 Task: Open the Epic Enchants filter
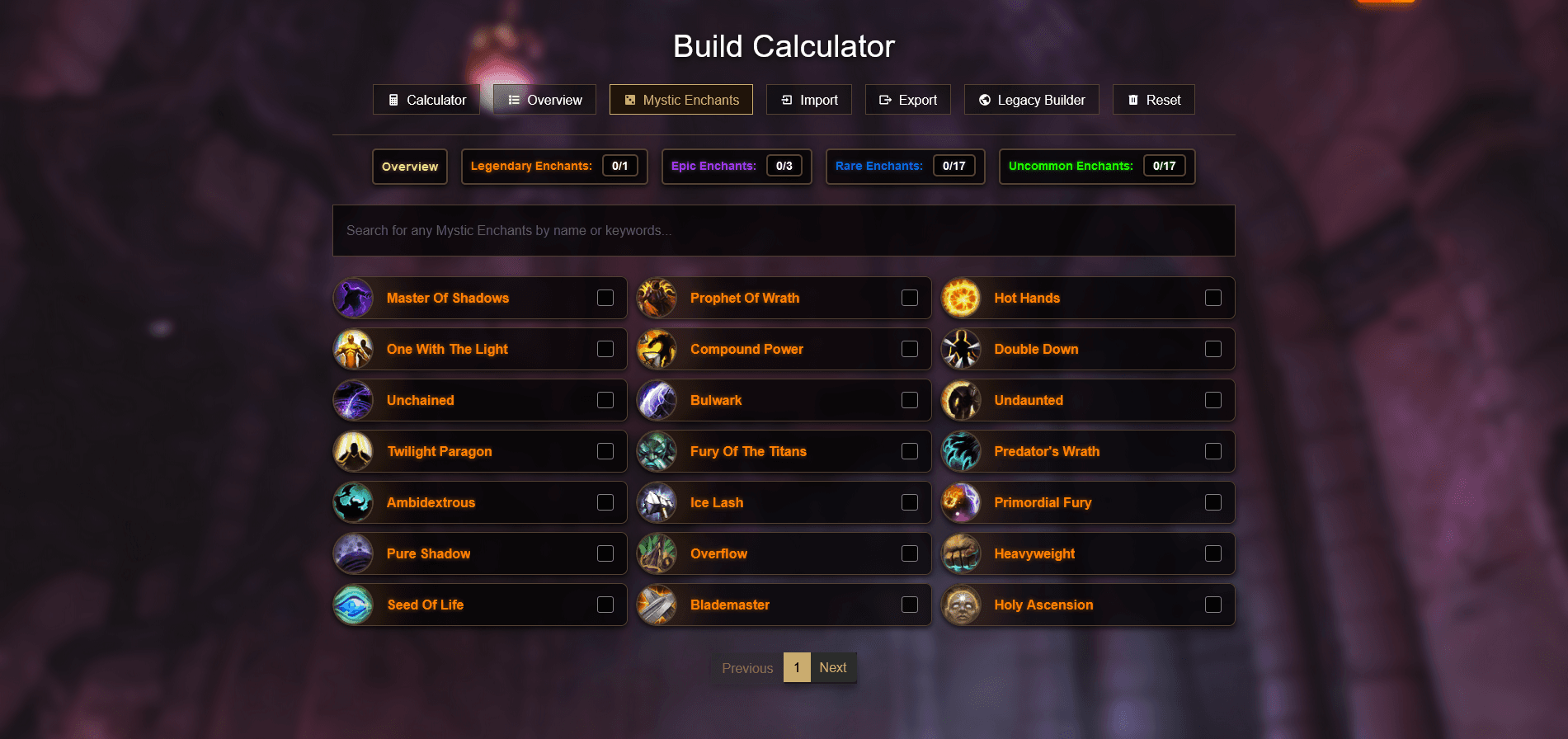click(735, 166)
